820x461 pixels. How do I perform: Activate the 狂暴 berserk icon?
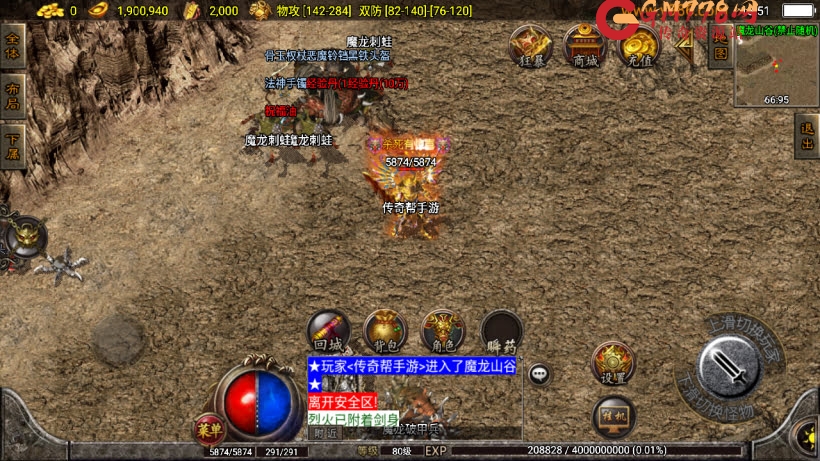531,46
